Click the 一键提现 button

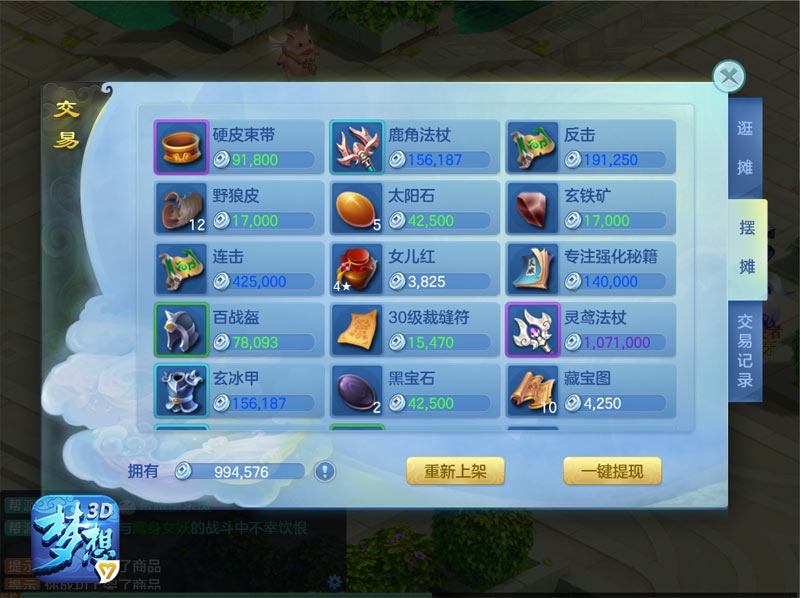(x=612, y=471)
